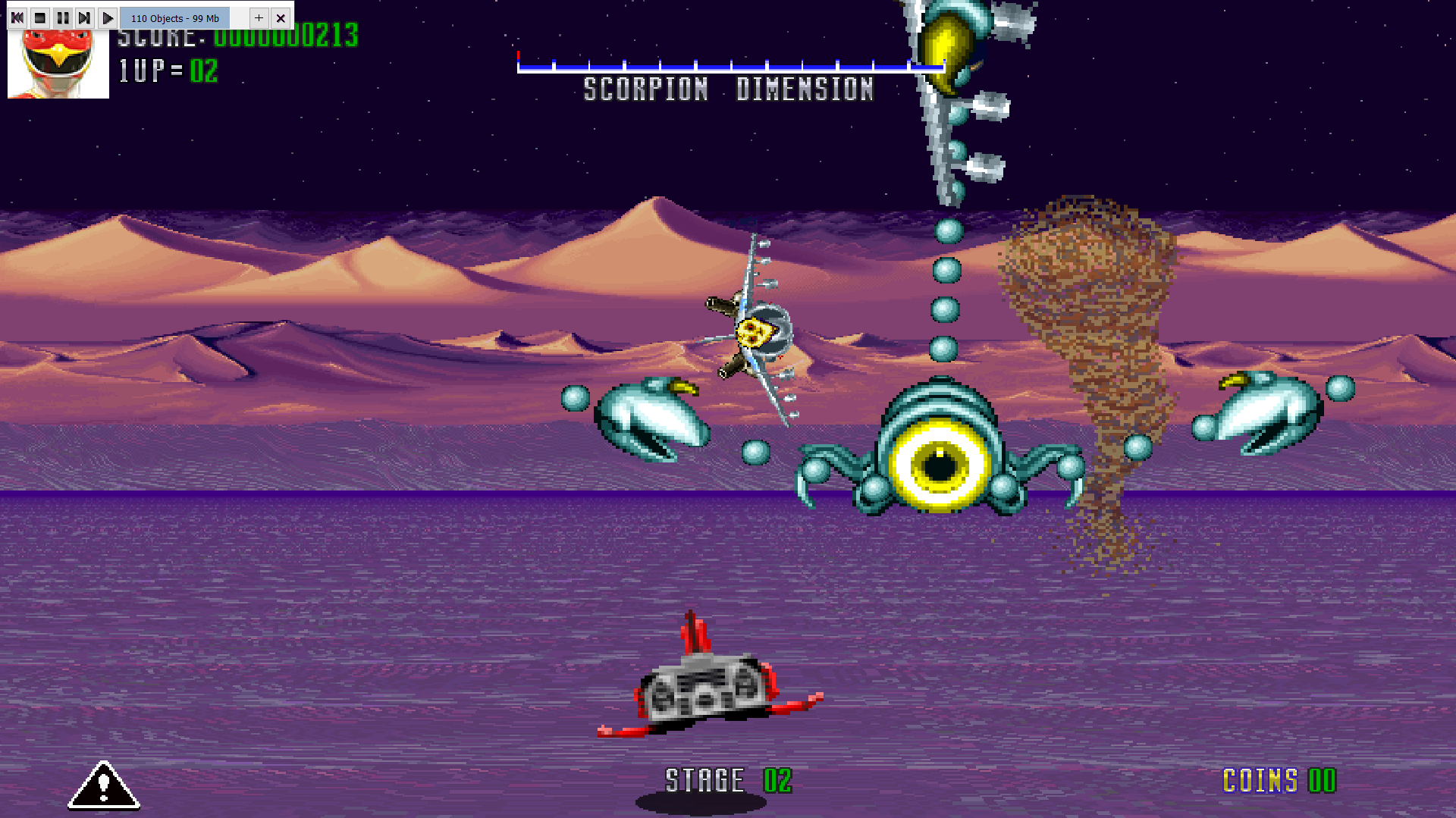Viewport: 1456px width, 818px height.
Task: Toggle playback by clicking the pause button
Action: (x=63, y=17)
